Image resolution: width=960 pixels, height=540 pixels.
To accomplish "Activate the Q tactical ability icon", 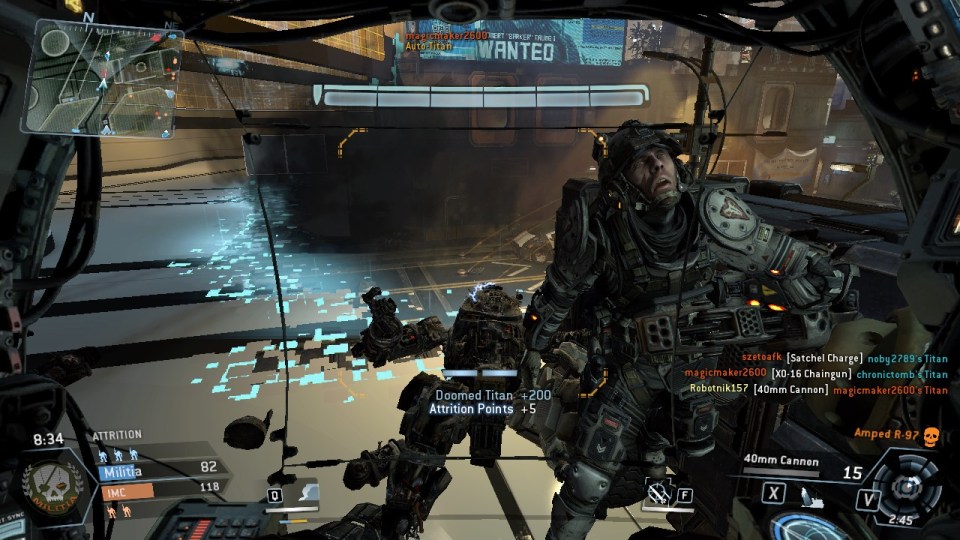I will 298,493.
